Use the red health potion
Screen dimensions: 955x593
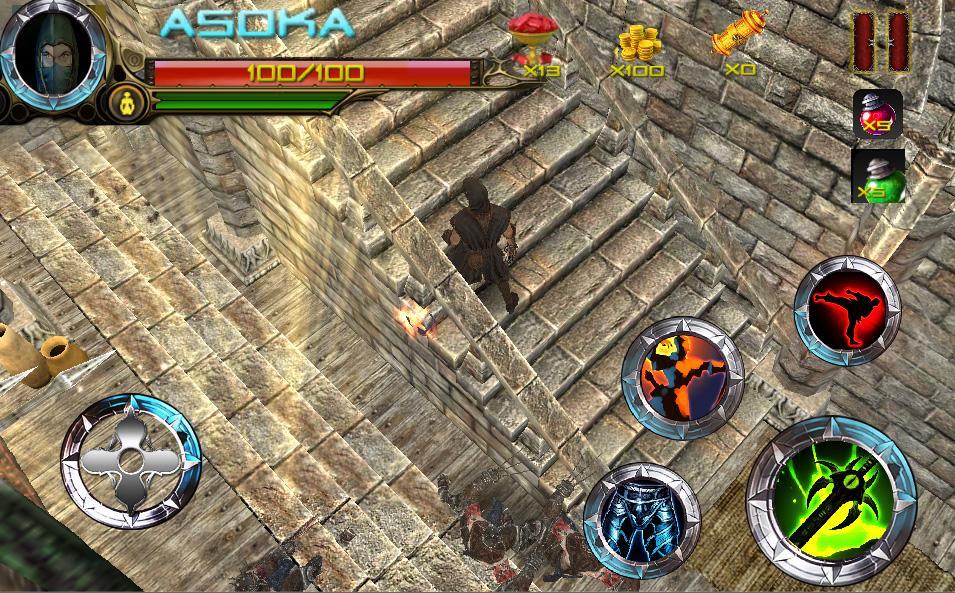(878, 113)
